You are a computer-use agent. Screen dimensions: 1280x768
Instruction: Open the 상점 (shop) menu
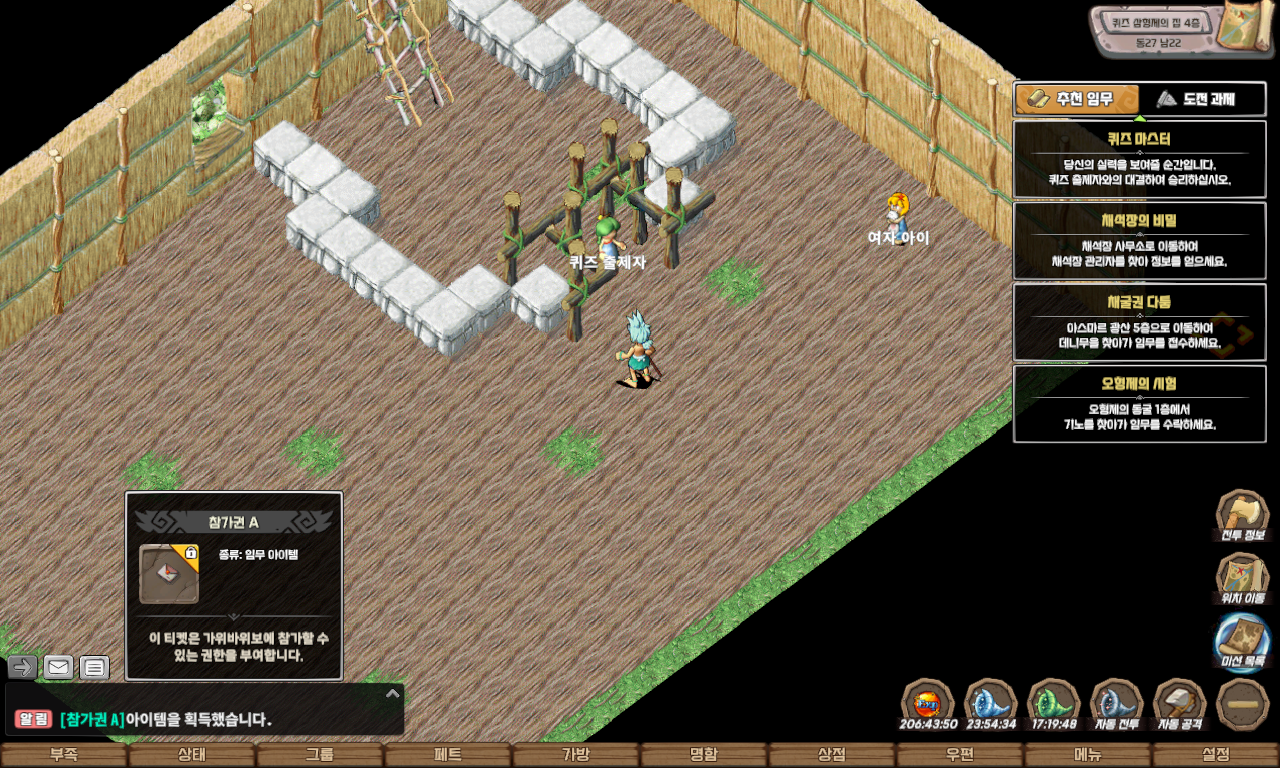click(831, 755)
